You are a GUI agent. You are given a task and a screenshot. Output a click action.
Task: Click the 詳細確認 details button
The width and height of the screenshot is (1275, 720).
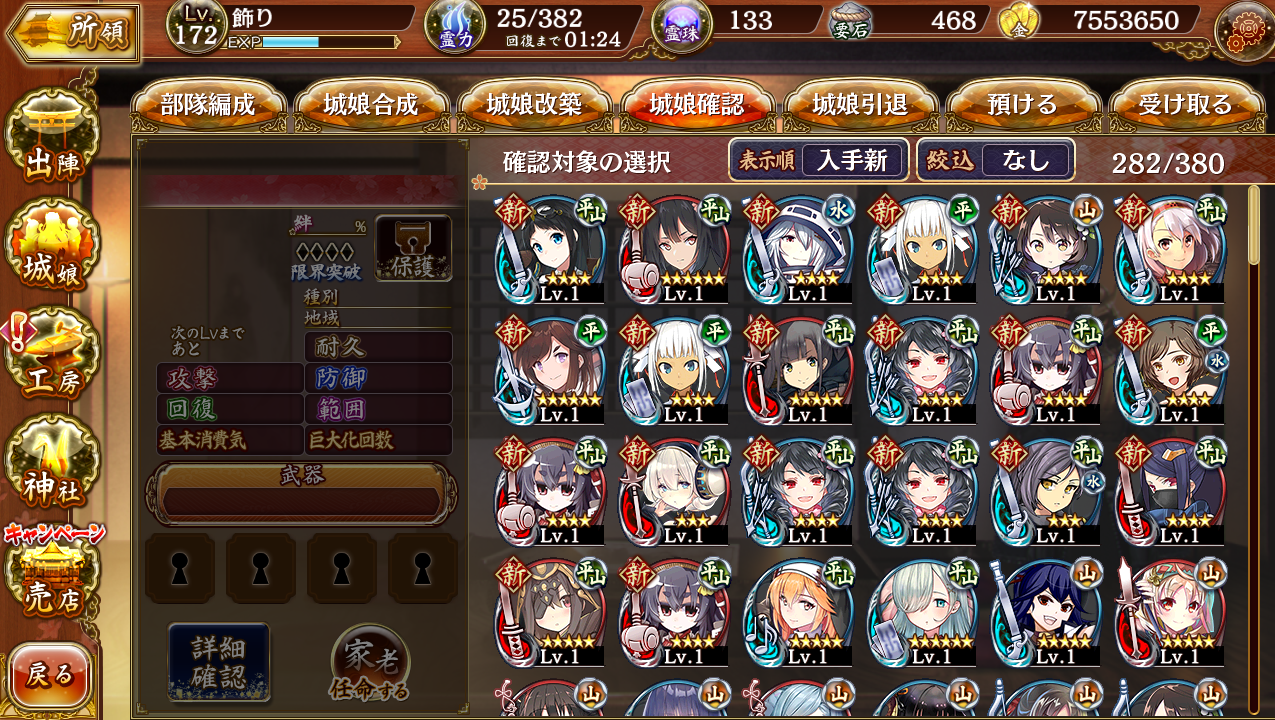tap(219, 662)
